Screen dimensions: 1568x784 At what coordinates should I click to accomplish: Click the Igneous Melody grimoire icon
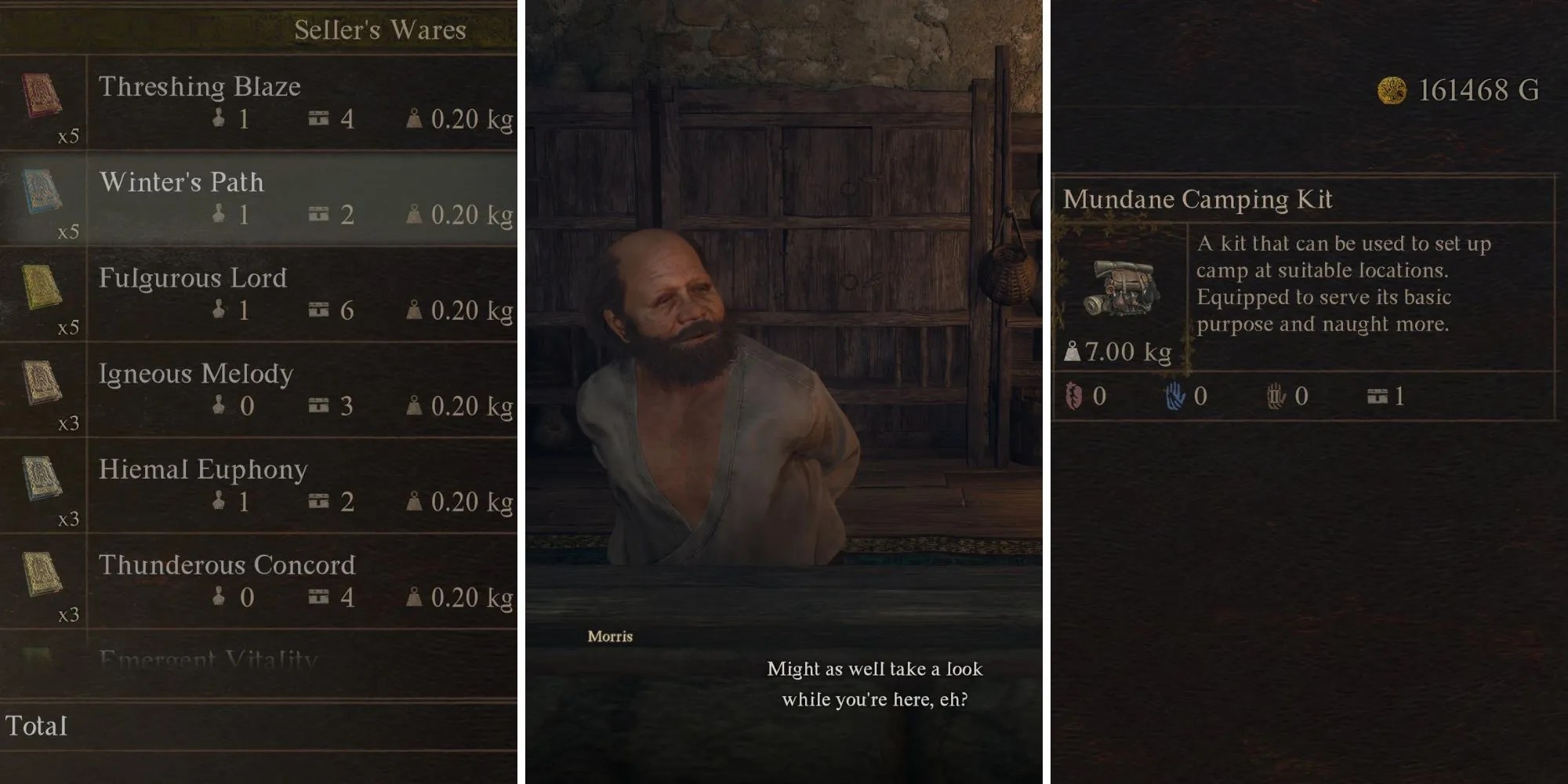(x=43, y=382)
